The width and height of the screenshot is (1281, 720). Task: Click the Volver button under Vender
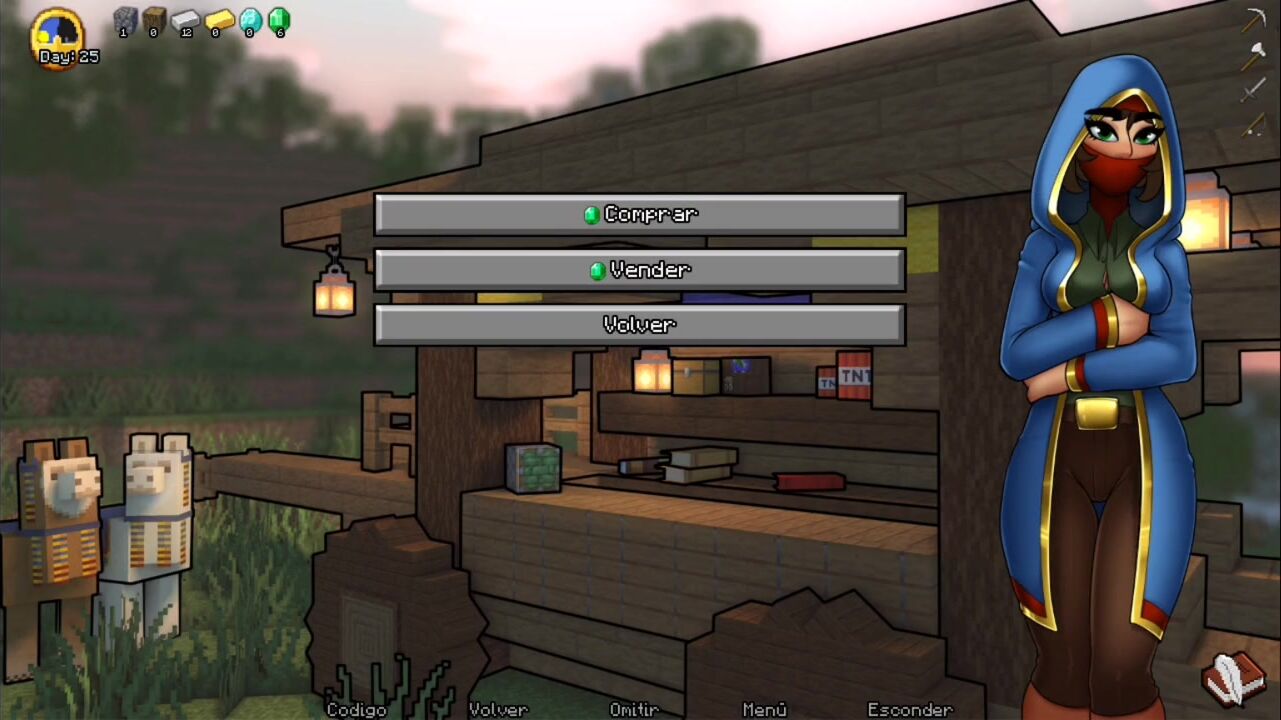640,325
